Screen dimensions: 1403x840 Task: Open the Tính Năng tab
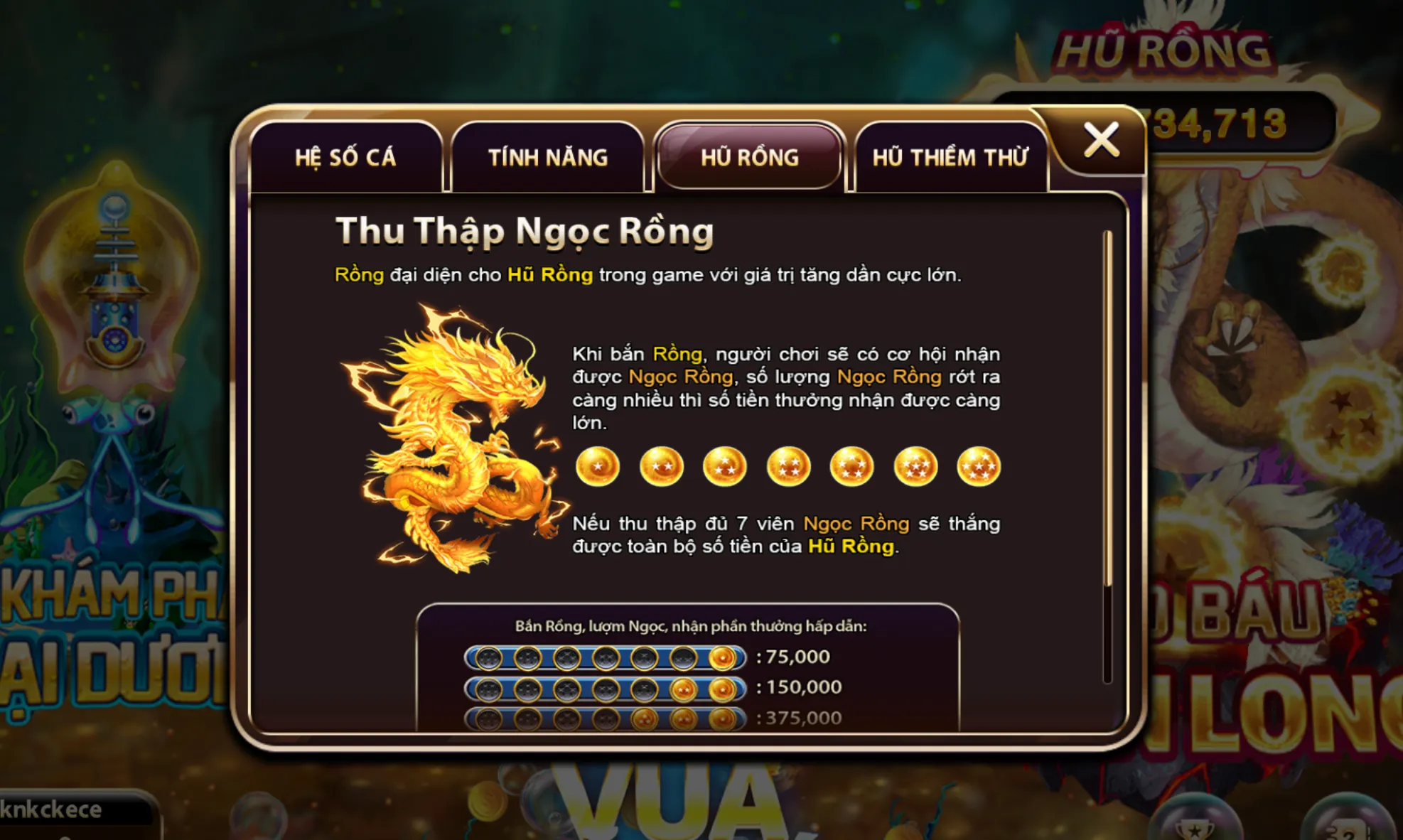click(547, 157)
